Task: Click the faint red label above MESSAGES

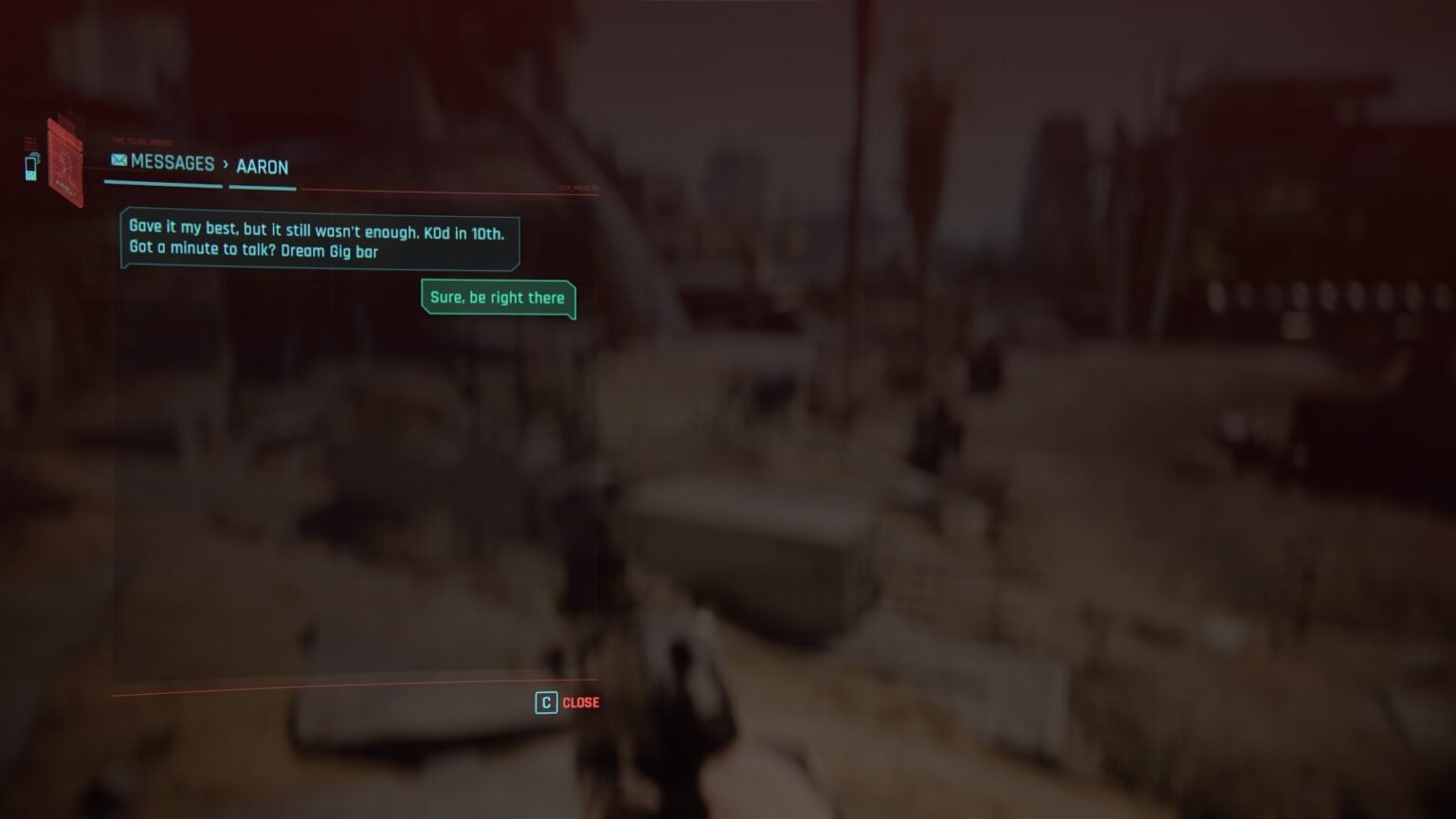Action: [x=140, y=139]
